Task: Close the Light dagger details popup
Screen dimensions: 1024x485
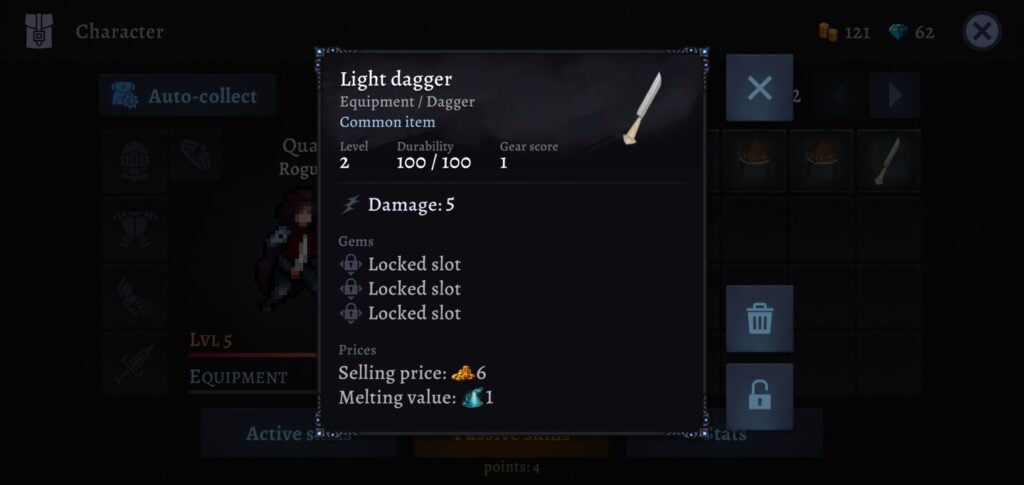Action: click(x=759, y=88)
